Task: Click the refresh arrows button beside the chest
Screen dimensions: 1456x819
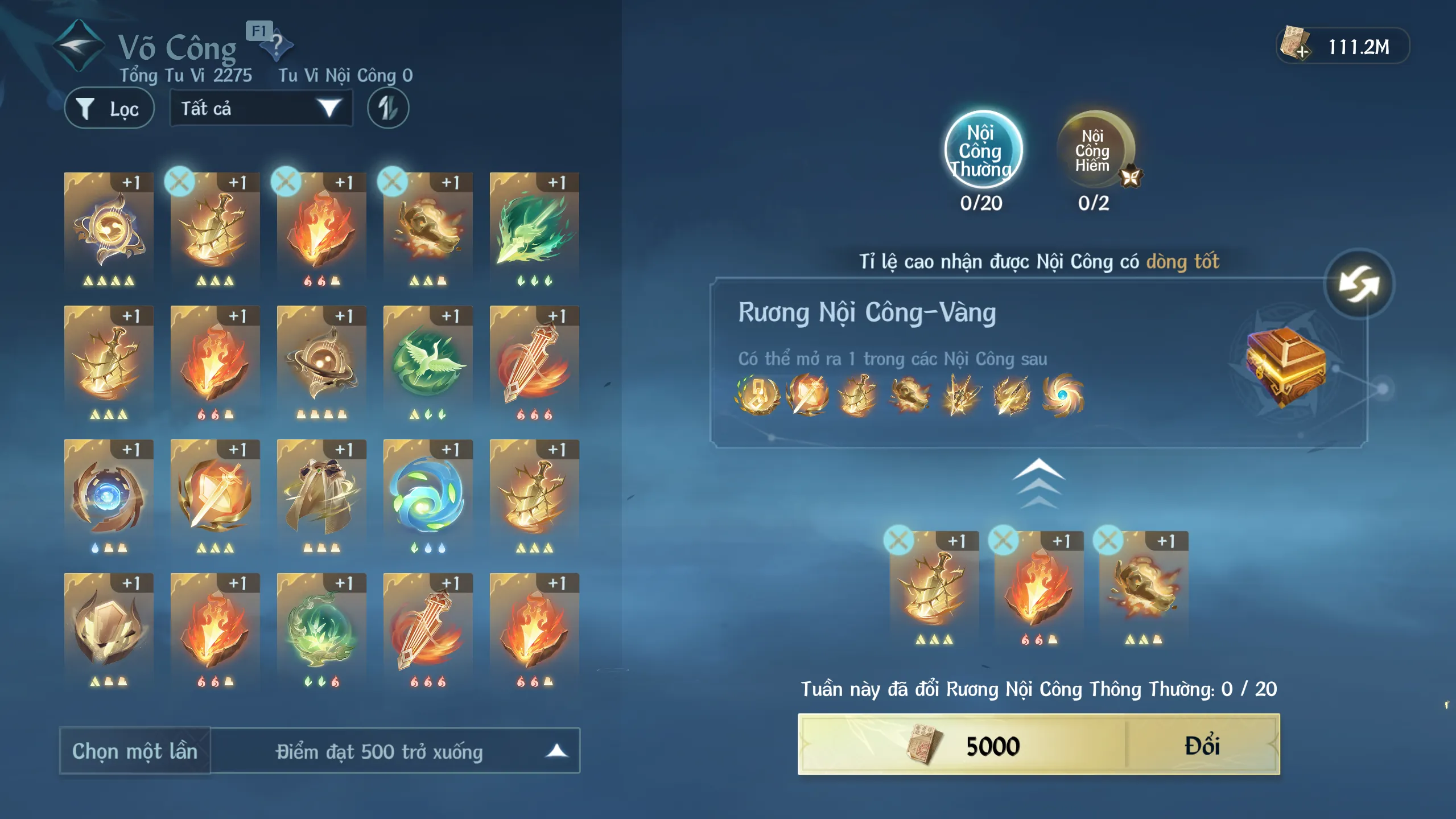Action: pyautogui.click(x=1359, y=283)
